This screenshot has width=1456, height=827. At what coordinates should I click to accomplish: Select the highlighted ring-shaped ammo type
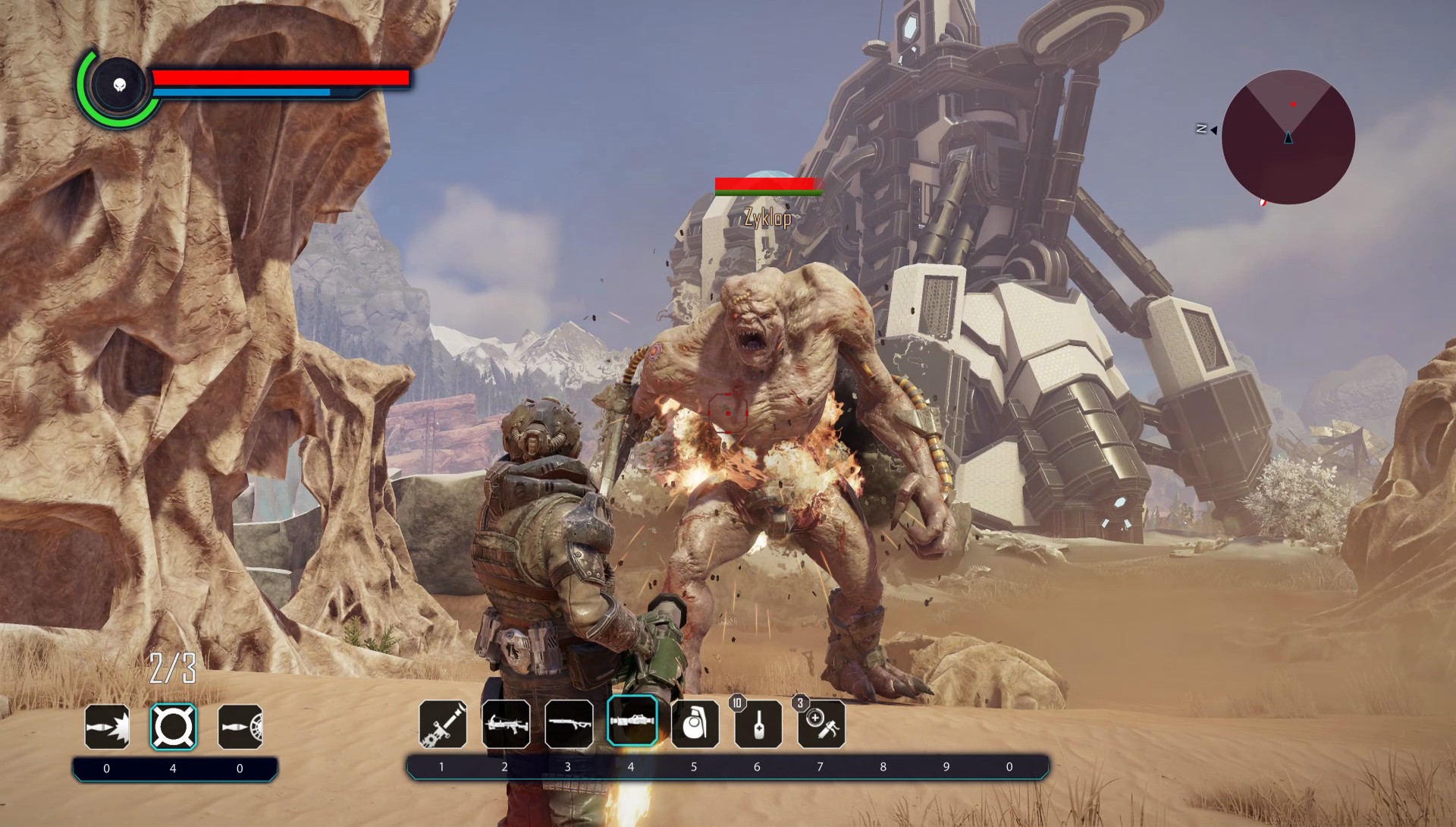pyautogui.click(x=173, y=727)
